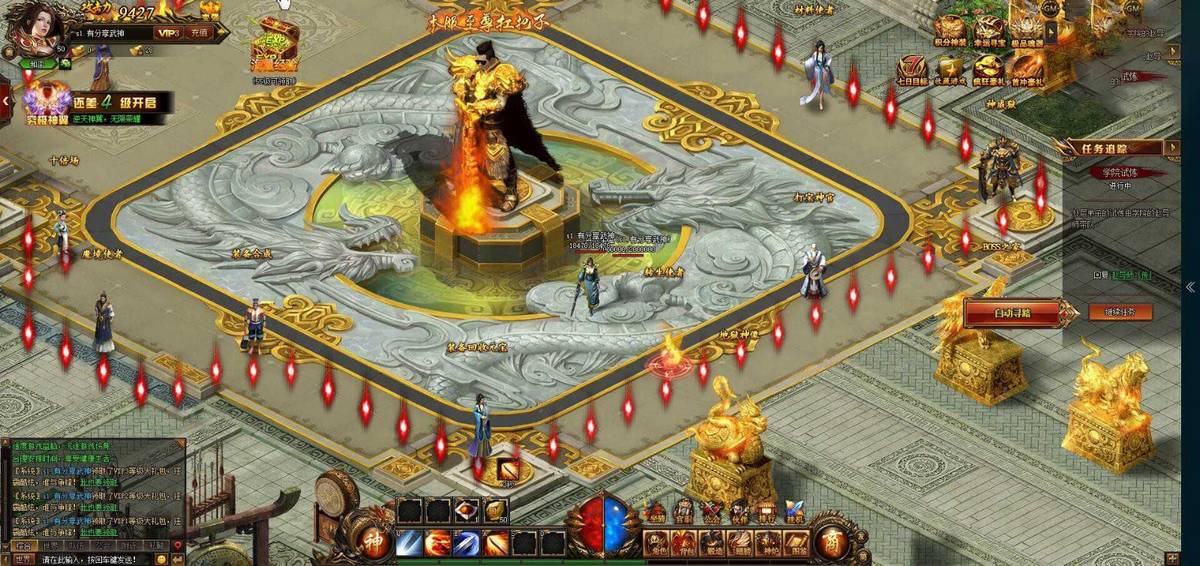Open the 背包 backpack button
Image resolution: width=1200 pixels, height=566 pixels.
click(684, 543)
